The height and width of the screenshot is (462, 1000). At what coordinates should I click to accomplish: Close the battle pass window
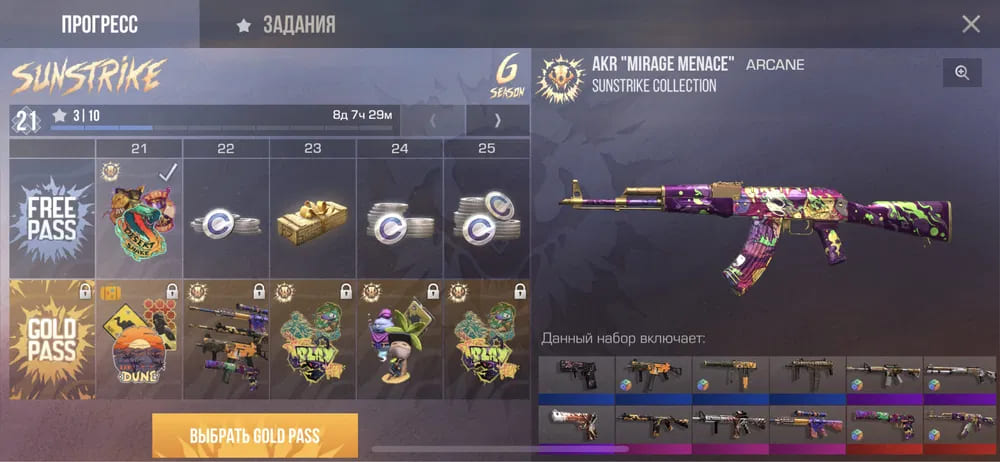[x=970, y=24]
